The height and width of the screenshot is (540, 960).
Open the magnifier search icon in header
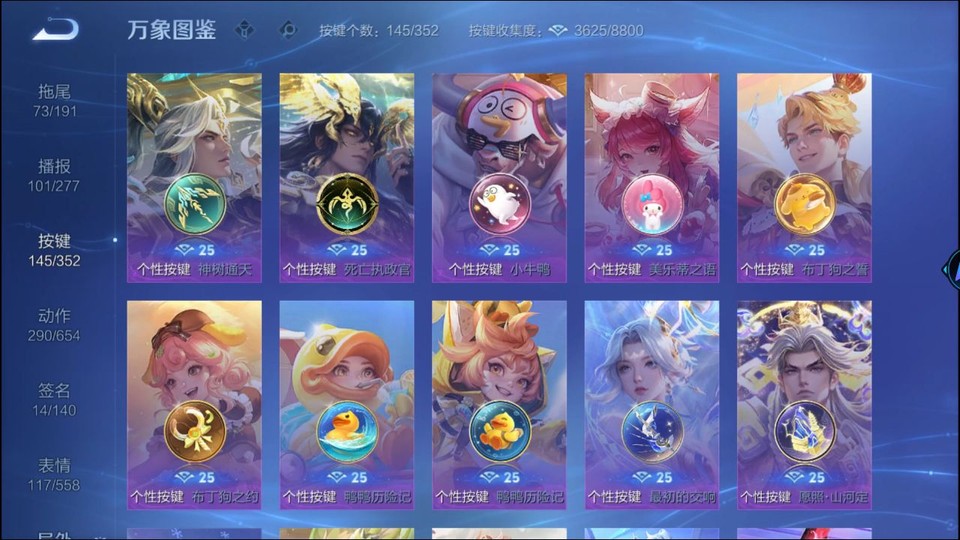tap(288, 30)
